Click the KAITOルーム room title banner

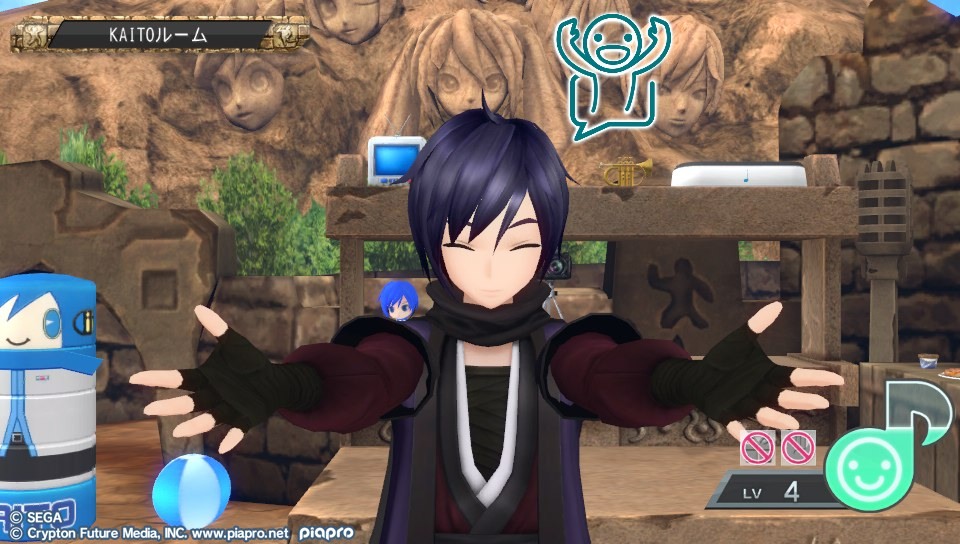160,35
